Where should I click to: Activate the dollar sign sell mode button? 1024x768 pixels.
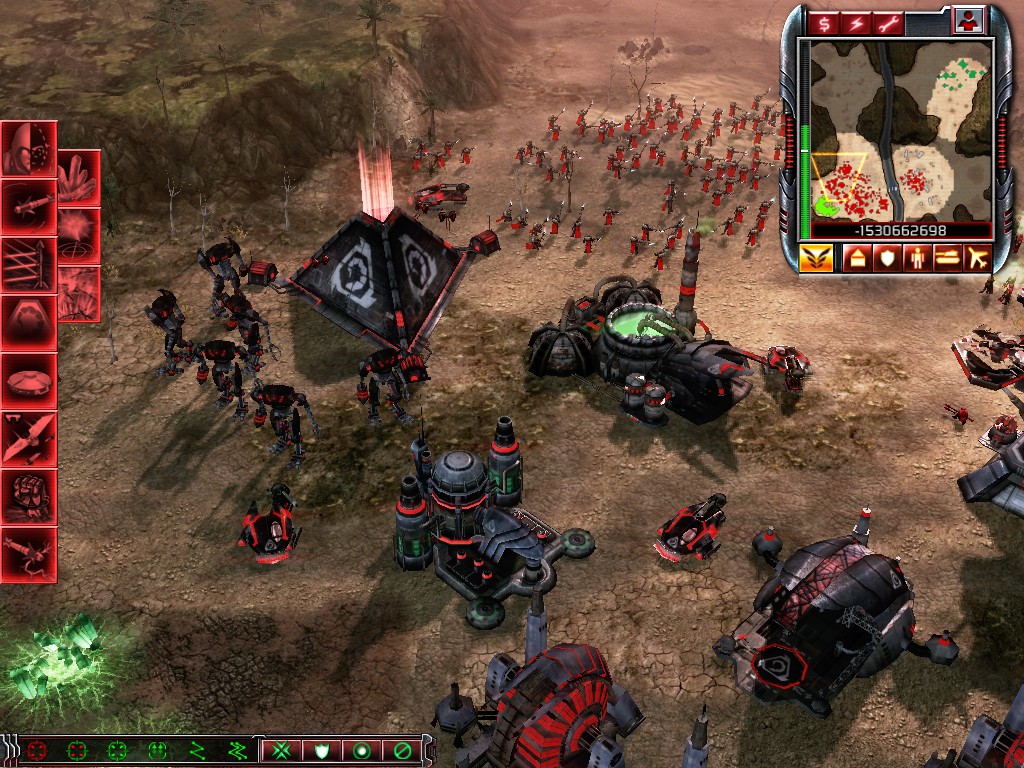825,21
